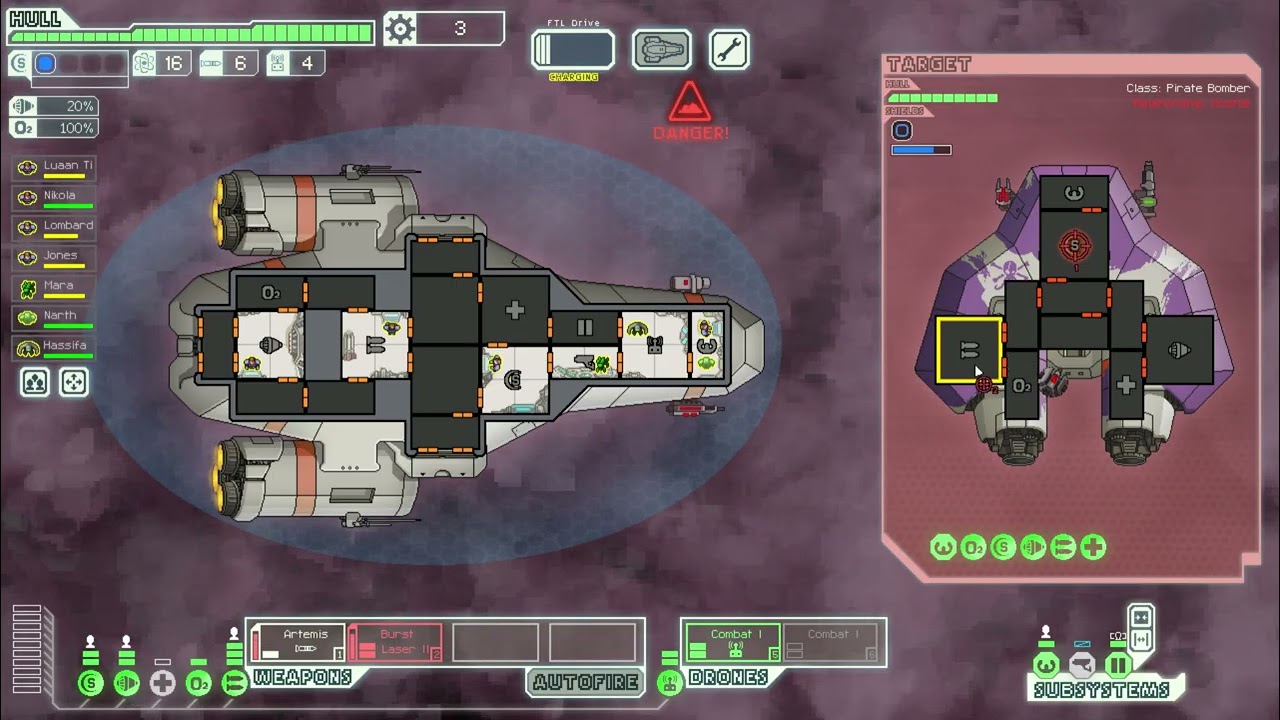Activate the powered Combat I drone slot
Viewport: 1280px width, 720px height.
[733, 642]
